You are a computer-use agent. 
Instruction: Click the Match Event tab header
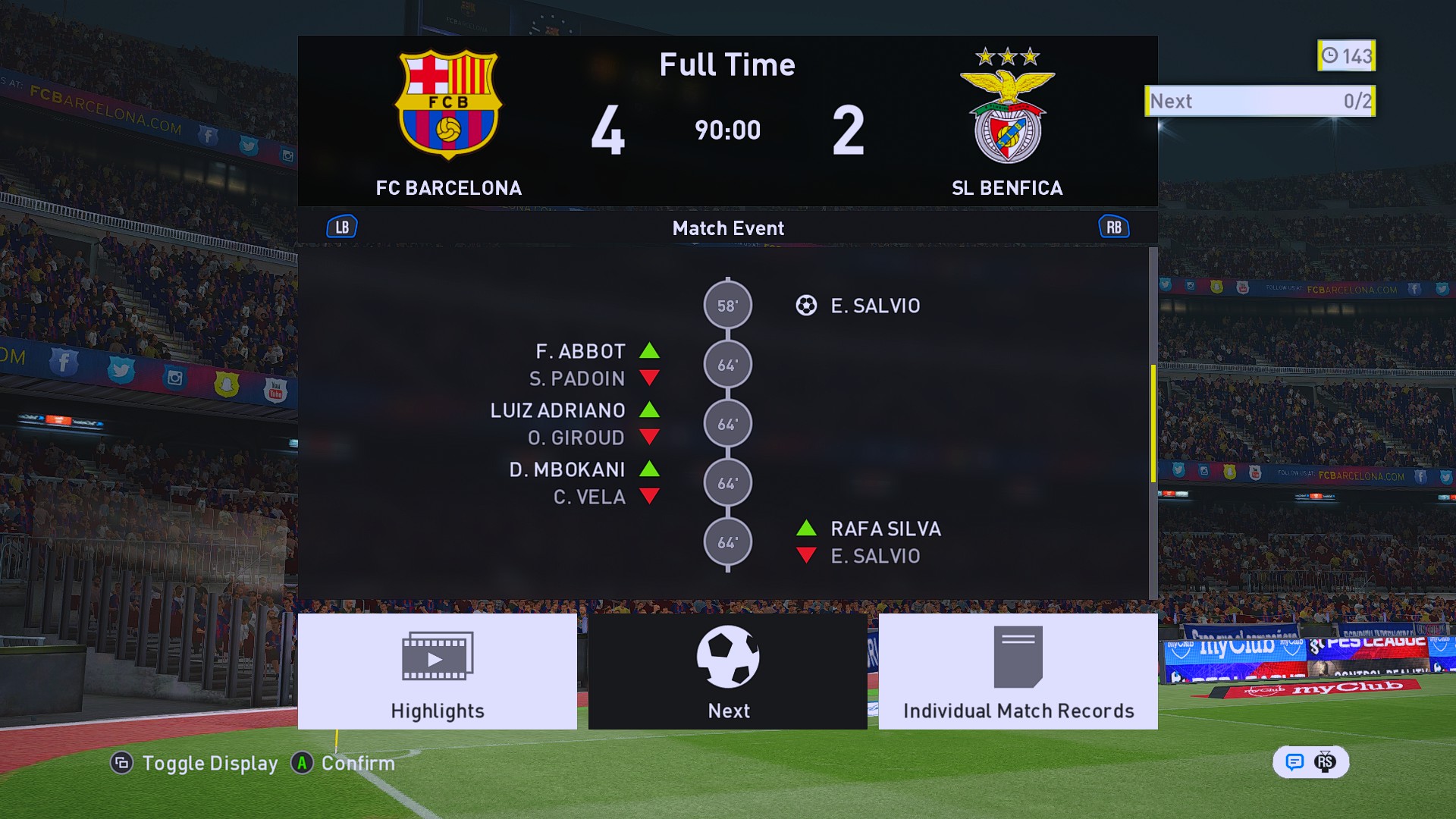(x=728, y=228)
